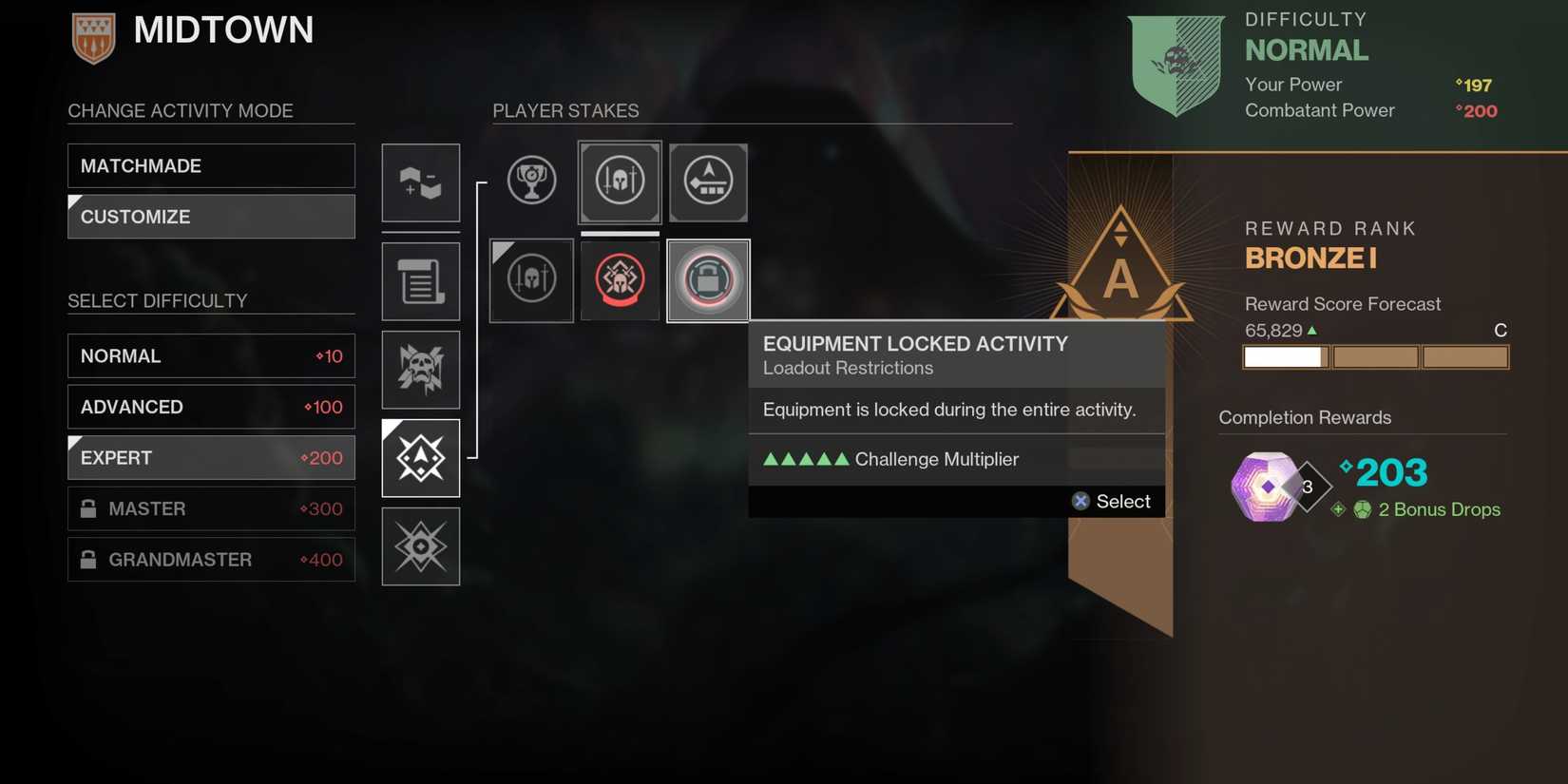
Task: Click the Reward Score Forecast progress bar
Action: (1375, 356)
